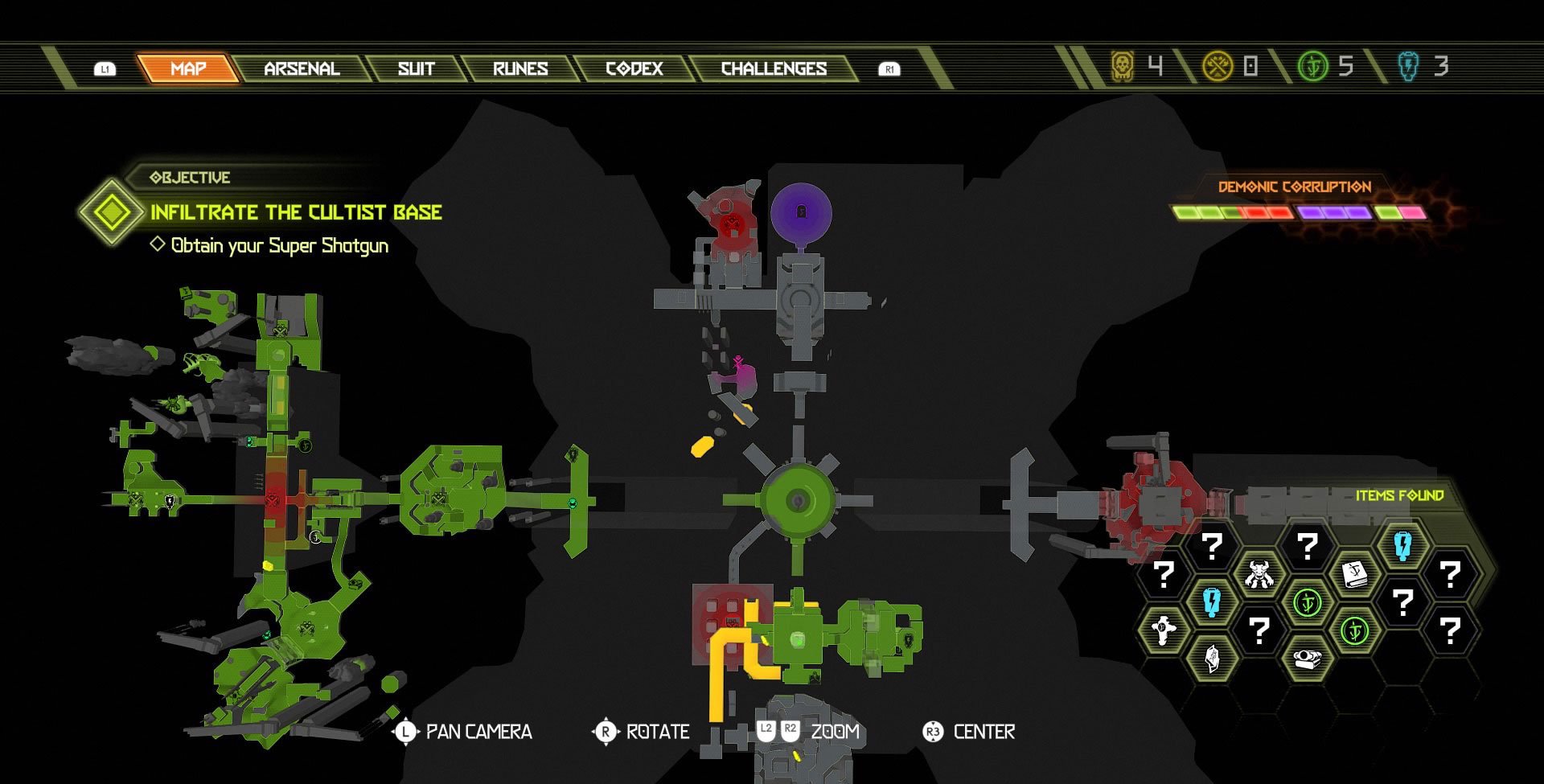Image resolution: width=1544 pixels, height=784 pixels.
Task: Click the purple keyhole gate map marker
Action: [801, 211]
